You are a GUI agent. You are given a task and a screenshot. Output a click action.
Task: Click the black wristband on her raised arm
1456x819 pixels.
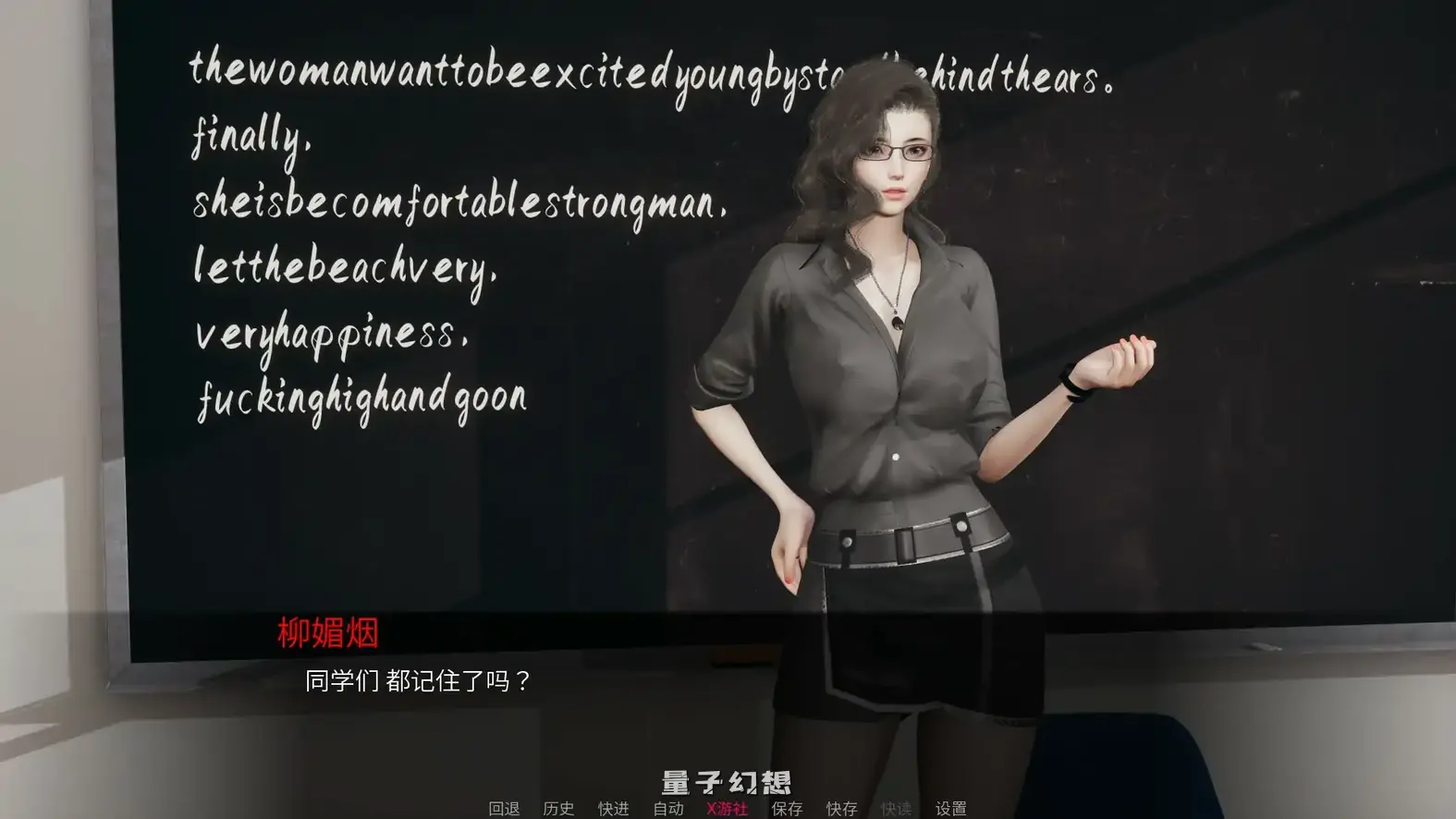click(1072, 385)
